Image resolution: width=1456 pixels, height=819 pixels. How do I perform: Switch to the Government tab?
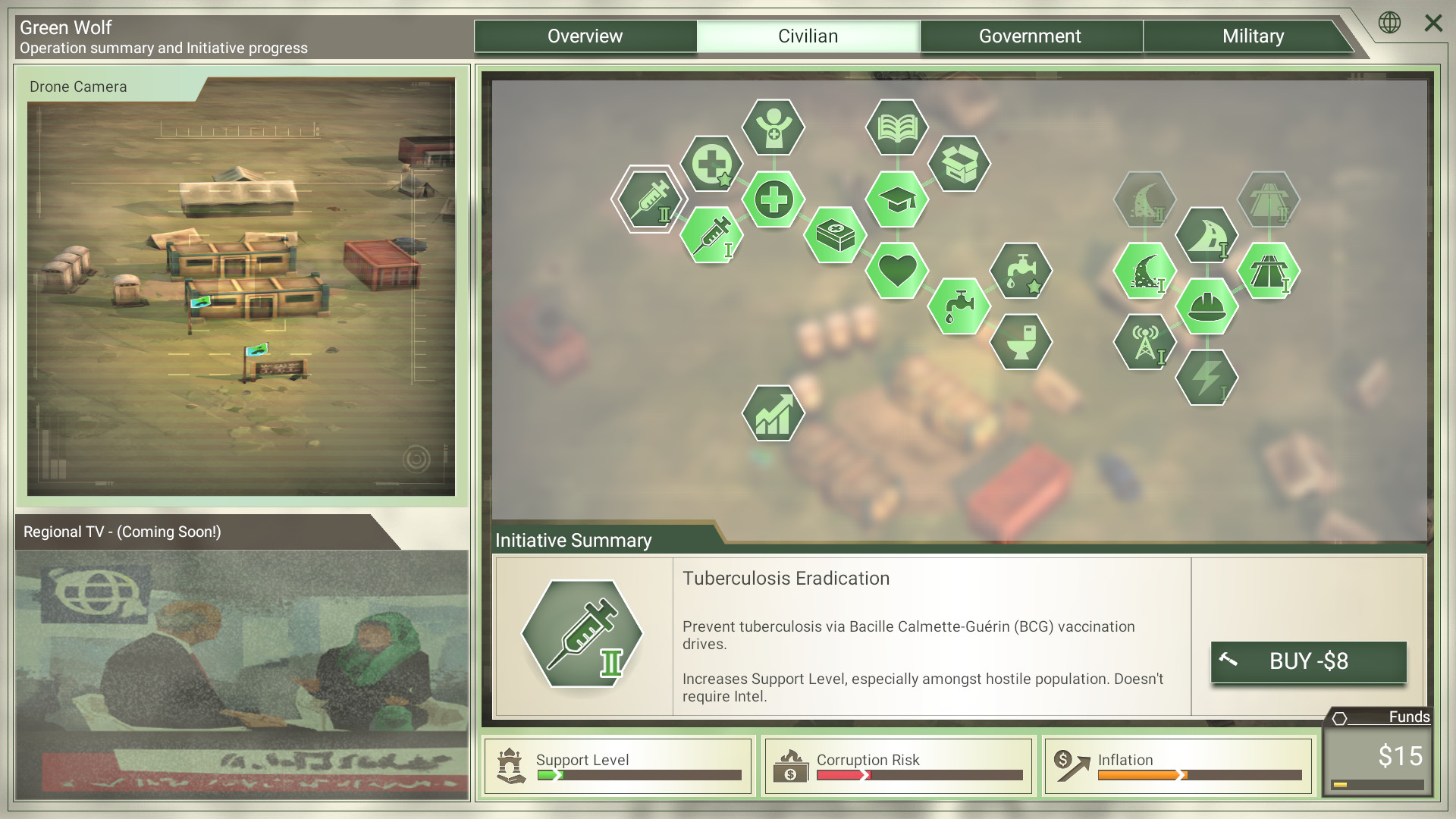coord(1030,36)
